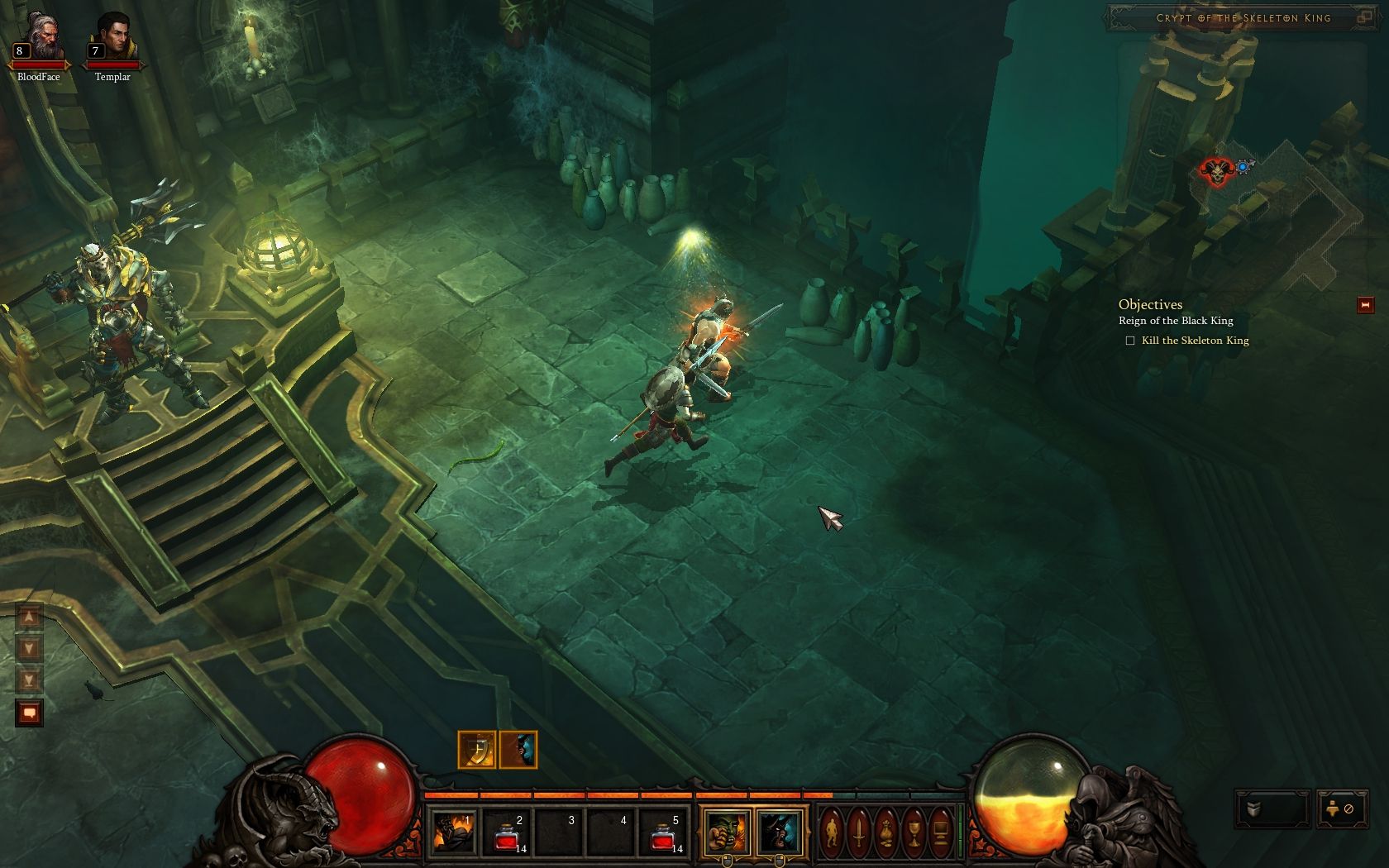Open the inventory money bag button
Image resolution: width=1389 pixels, height=868 pixels.
pyautogui.click(x=886, y=832)
